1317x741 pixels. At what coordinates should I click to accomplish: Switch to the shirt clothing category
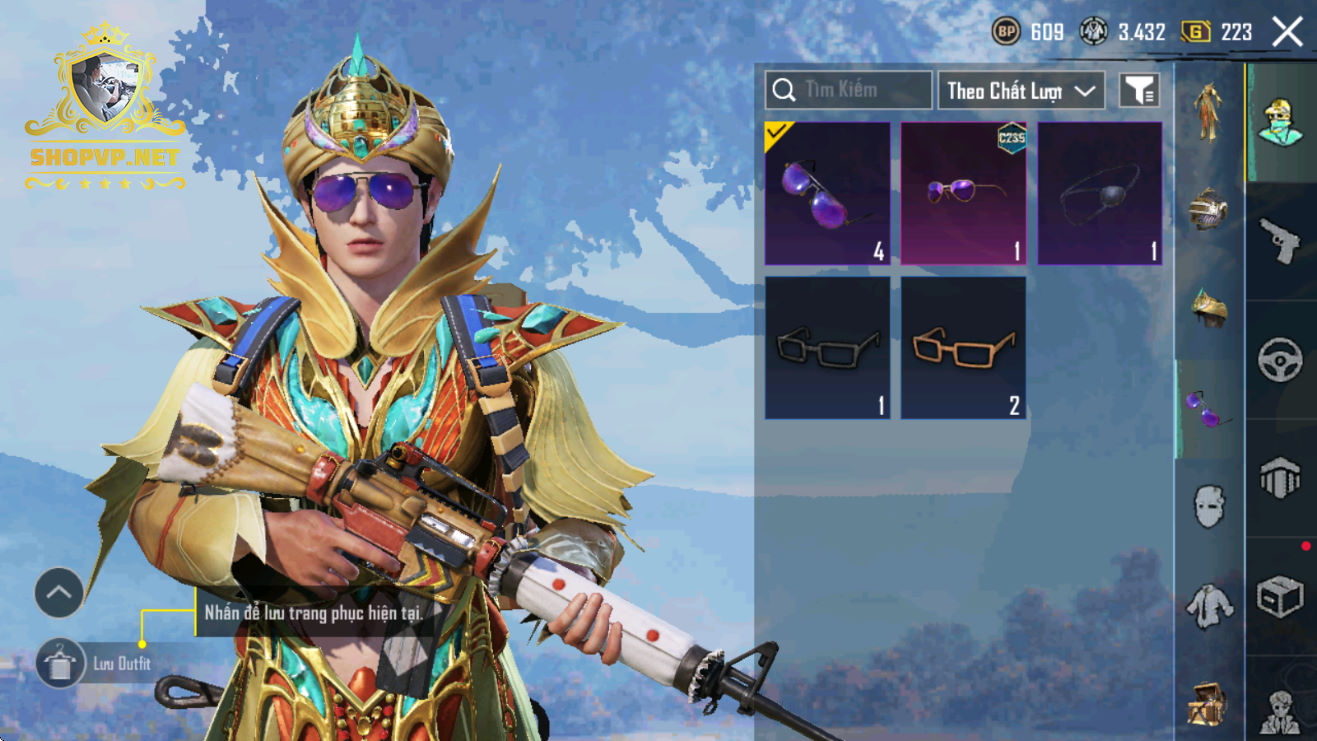coord(1209,604)
